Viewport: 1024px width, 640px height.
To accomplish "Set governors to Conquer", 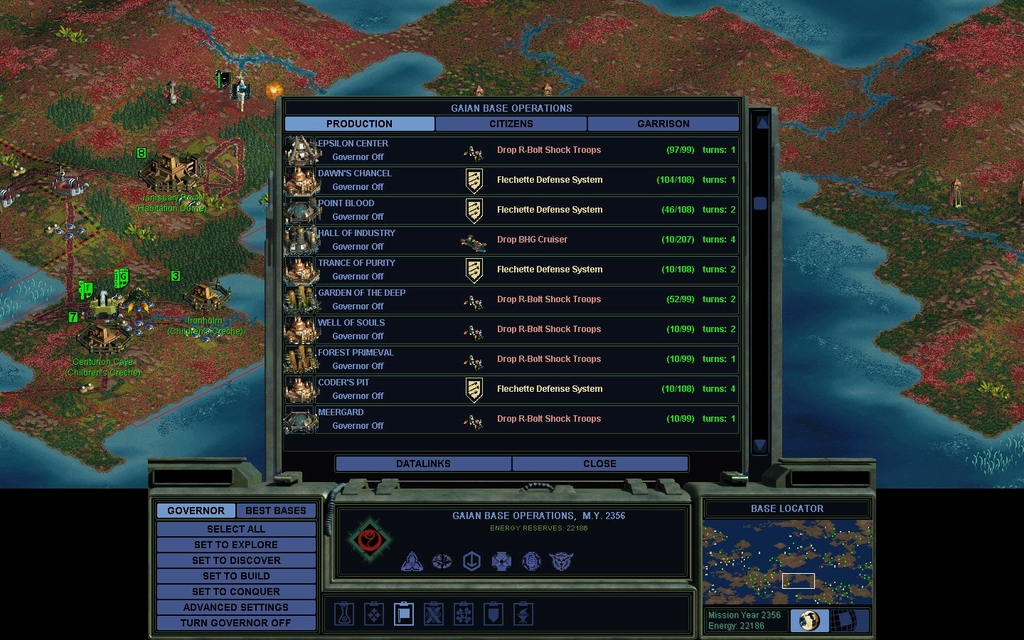I will [236, 592].
